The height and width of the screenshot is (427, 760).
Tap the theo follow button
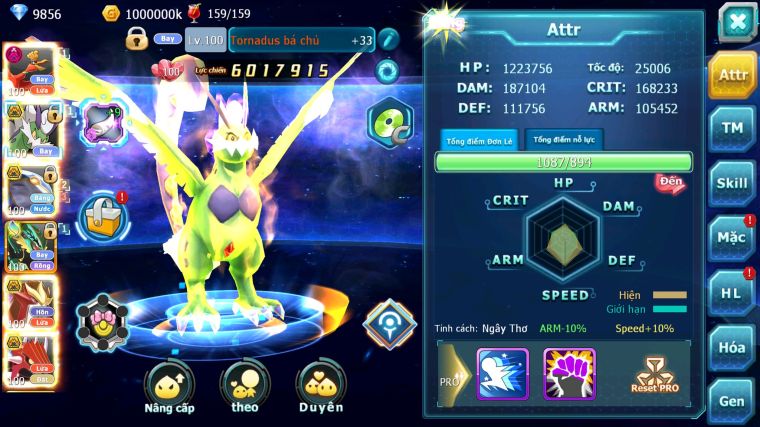coord(245,387)
